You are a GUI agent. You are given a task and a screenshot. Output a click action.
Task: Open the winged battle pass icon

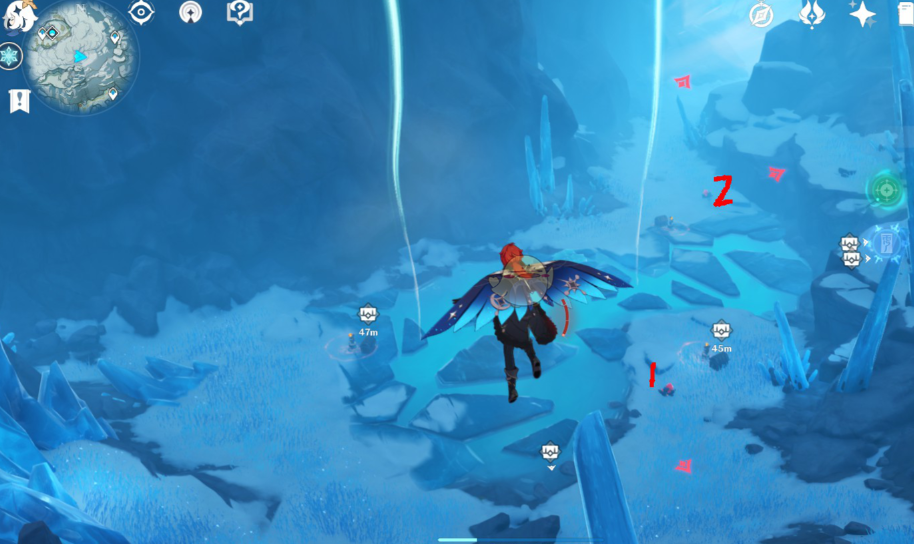click(x=812, y=14)
